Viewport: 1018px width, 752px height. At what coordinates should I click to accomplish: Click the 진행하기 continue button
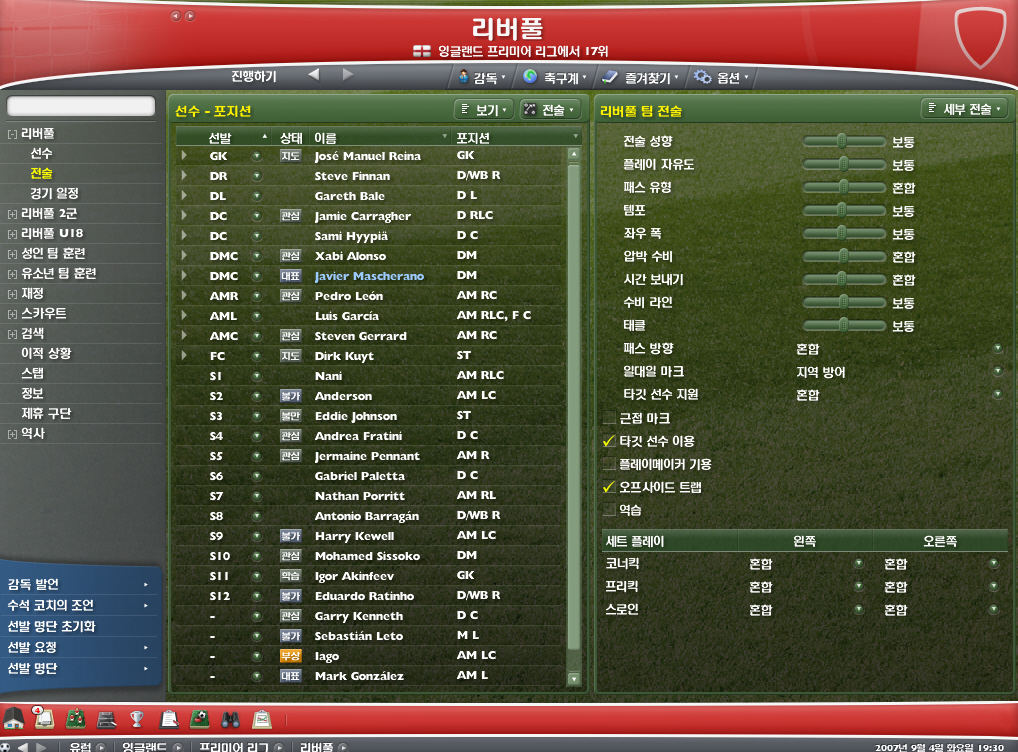[x=254, y=76]
